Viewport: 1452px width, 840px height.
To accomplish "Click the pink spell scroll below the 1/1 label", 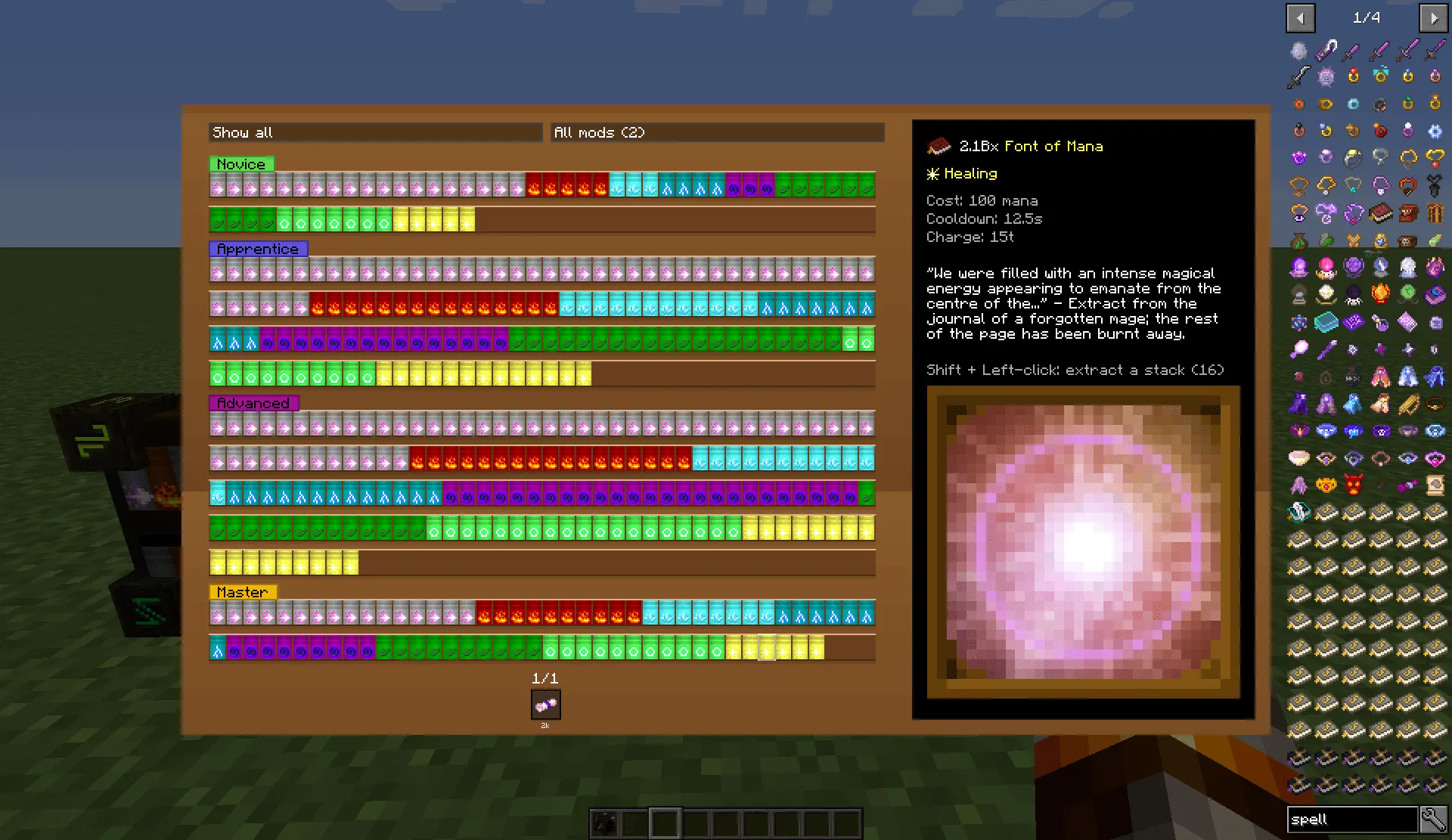I will 545,705.
